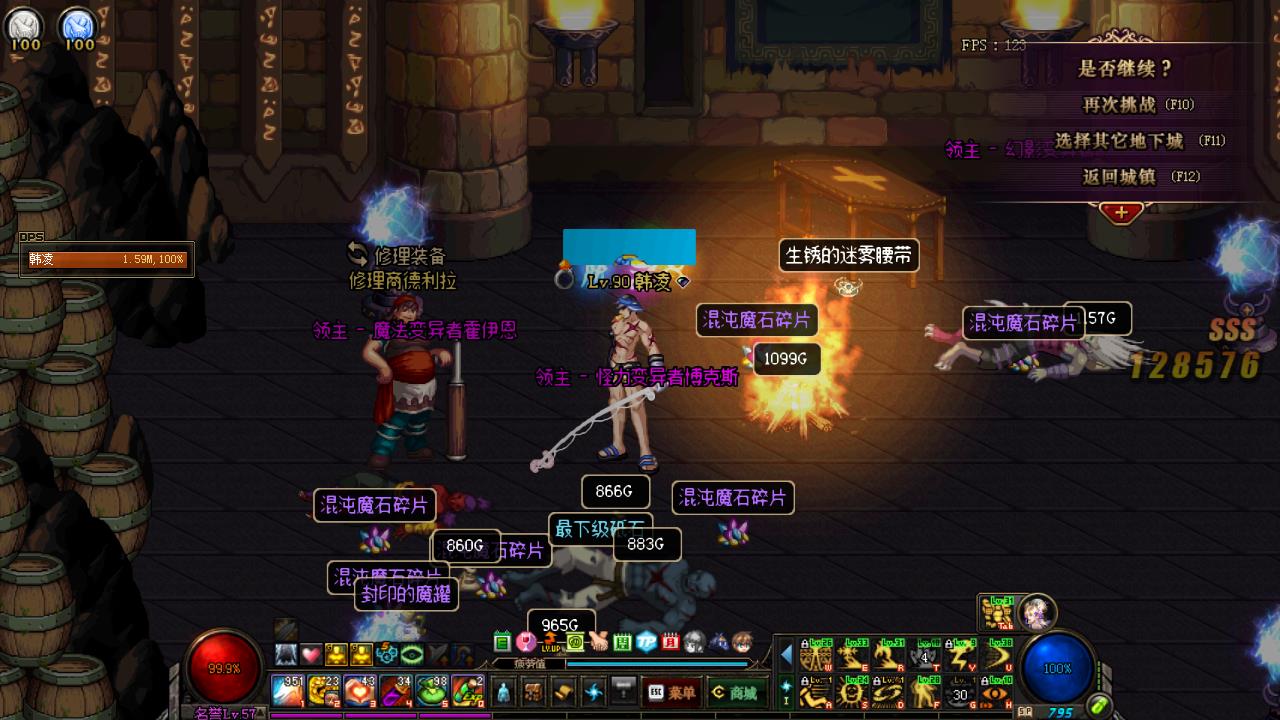Click the green pill icon beside the mana orb
Screen dimensions: 1280x720
[x=1100, y=705]
